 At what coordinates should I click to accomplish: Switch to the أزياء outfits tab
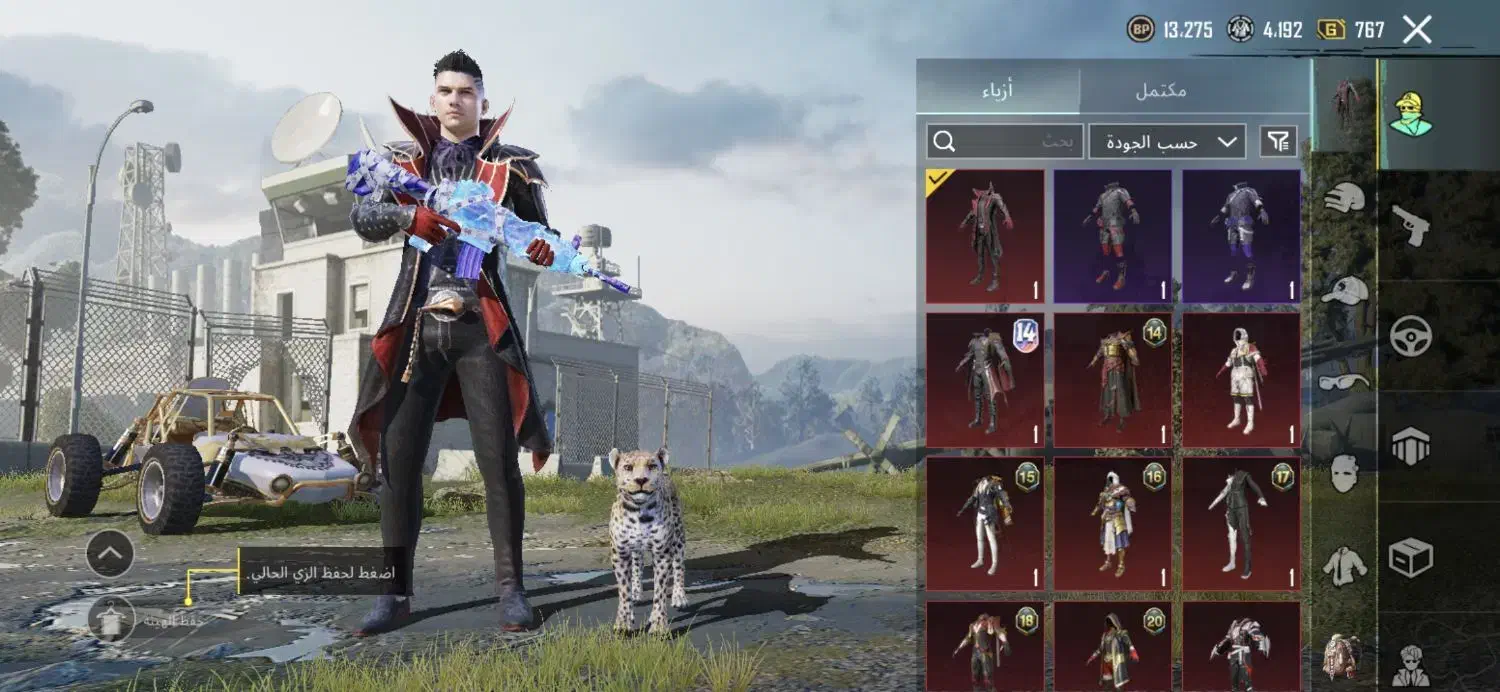tap(997, 90)
